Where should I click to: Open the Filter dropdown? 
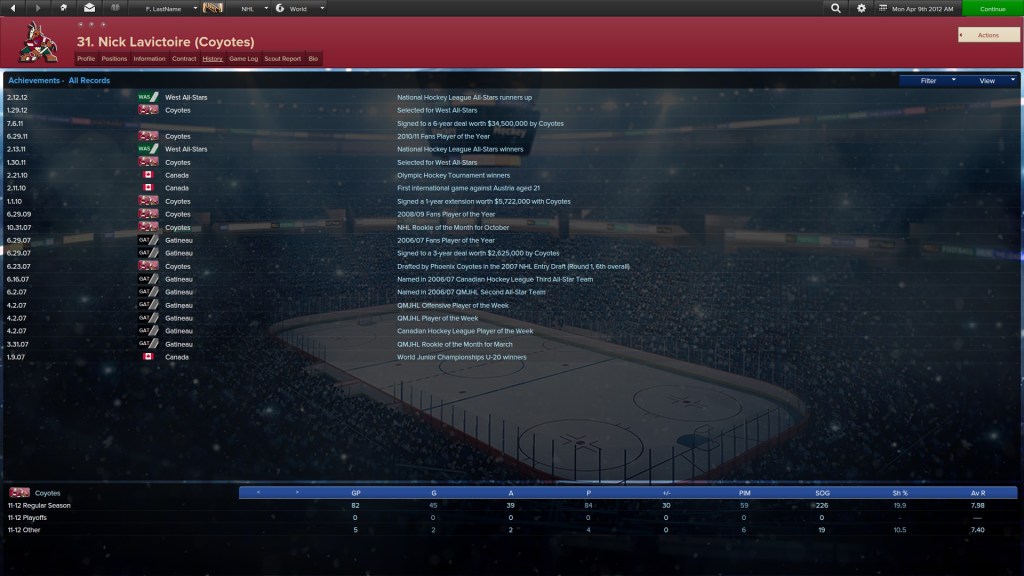(932, 80)
